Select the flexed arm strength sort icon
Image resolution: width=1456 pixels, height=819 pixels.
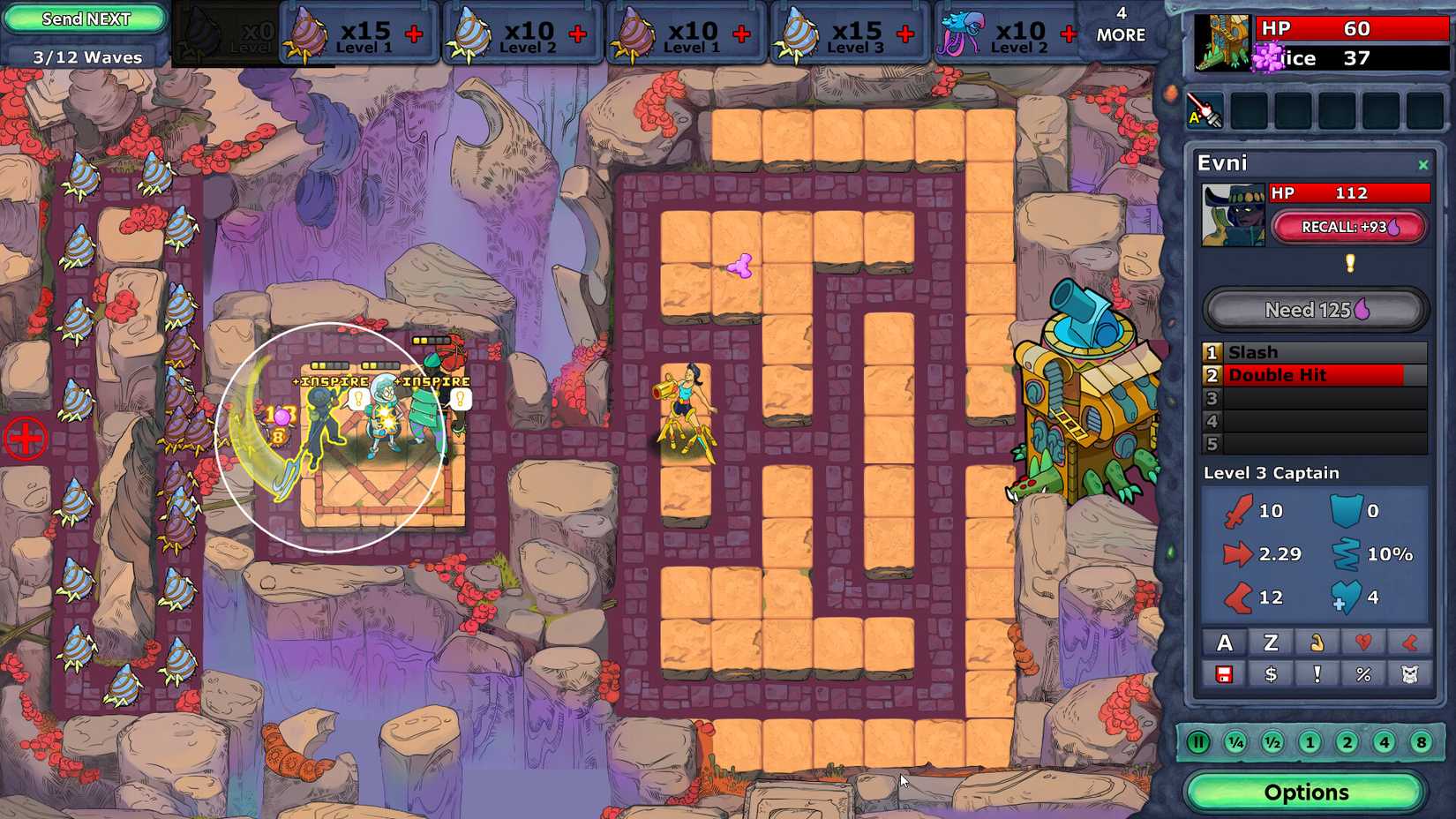[x=1317, y=642]
